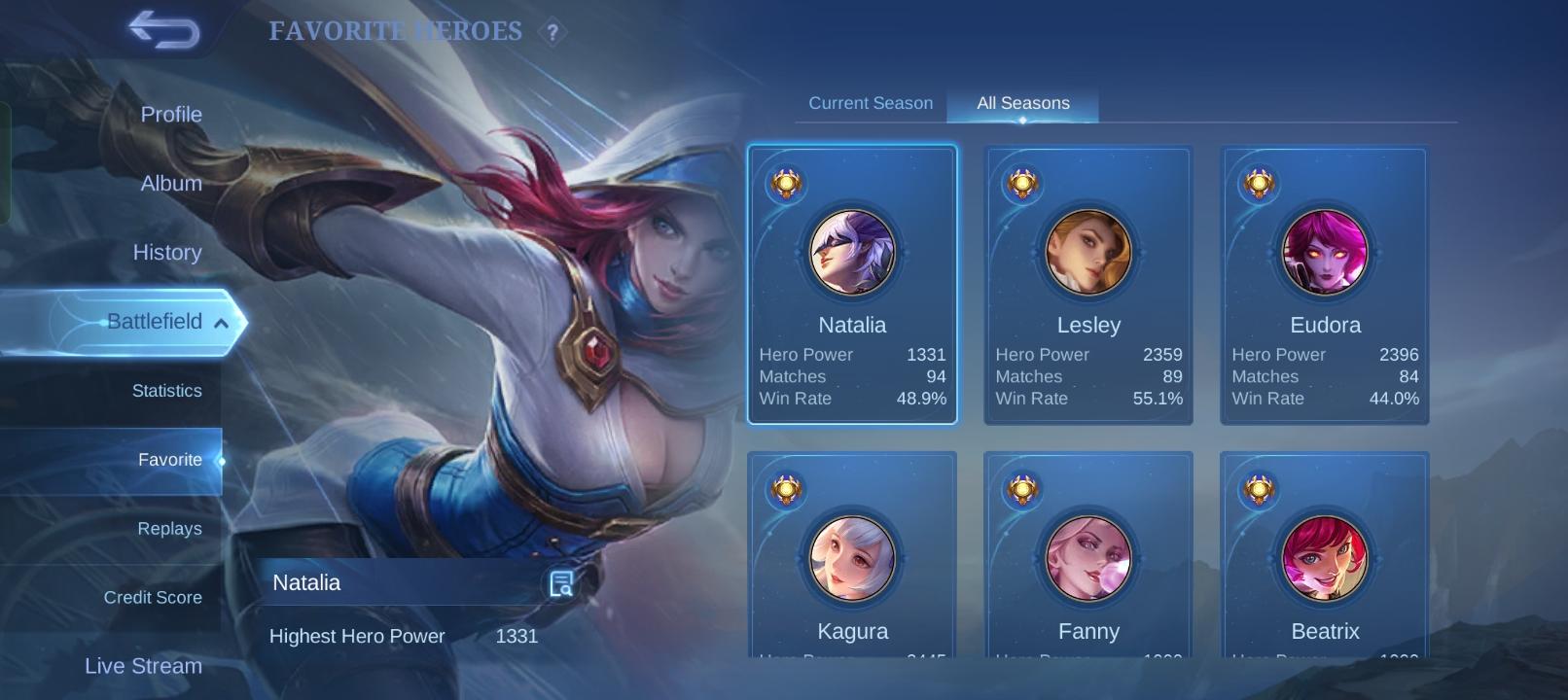Open the History section in the sidebar
The image size is (1568, 700).
click(167, 252)
